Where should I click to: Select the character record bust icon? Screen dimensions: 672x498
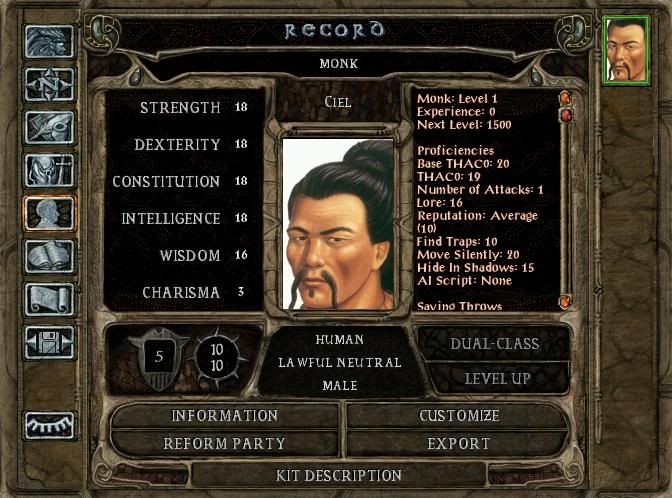point(48,213)
